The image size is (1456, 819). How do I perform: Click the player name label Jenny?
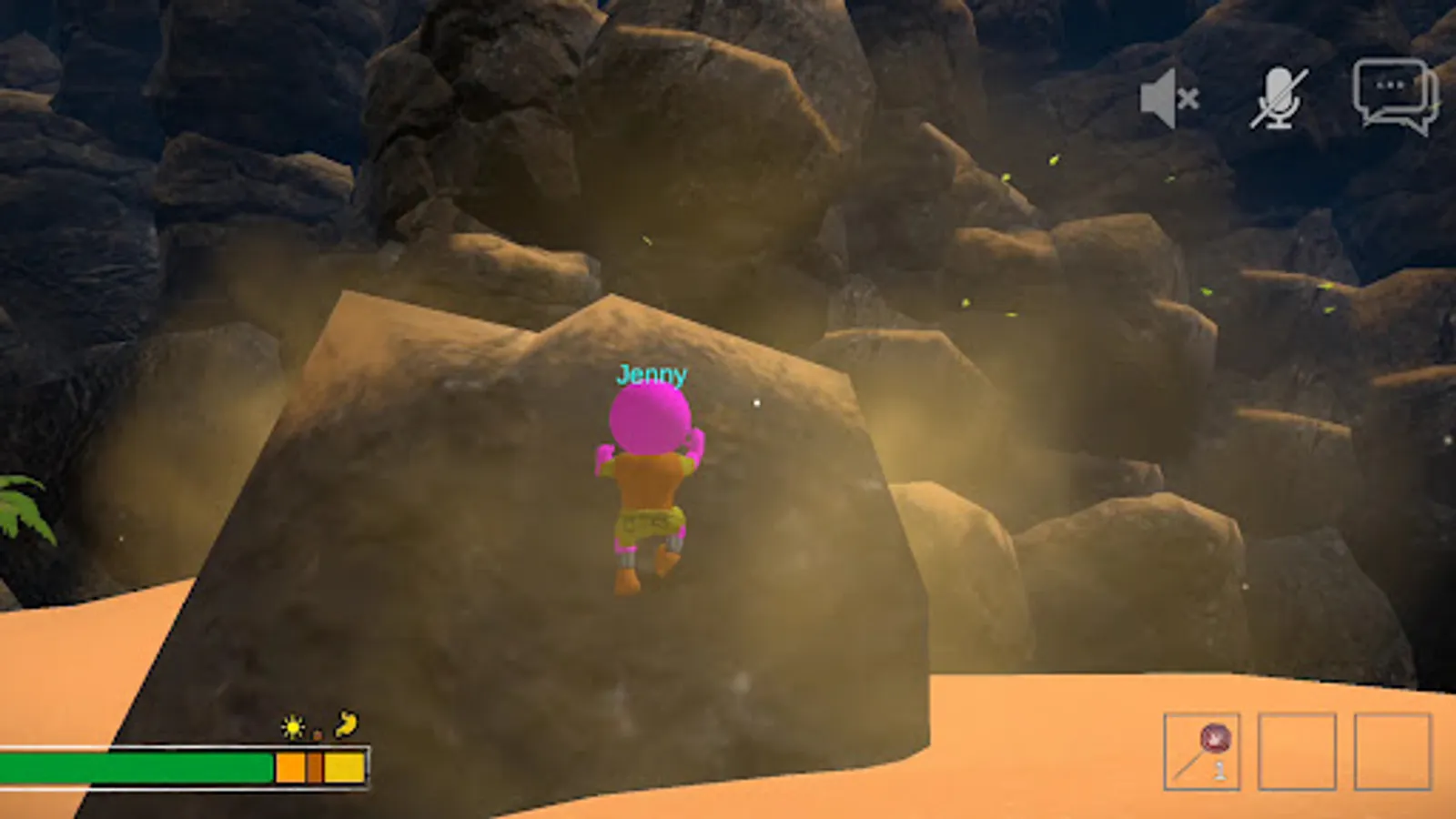pyautogui.click(x=652, y=373)
